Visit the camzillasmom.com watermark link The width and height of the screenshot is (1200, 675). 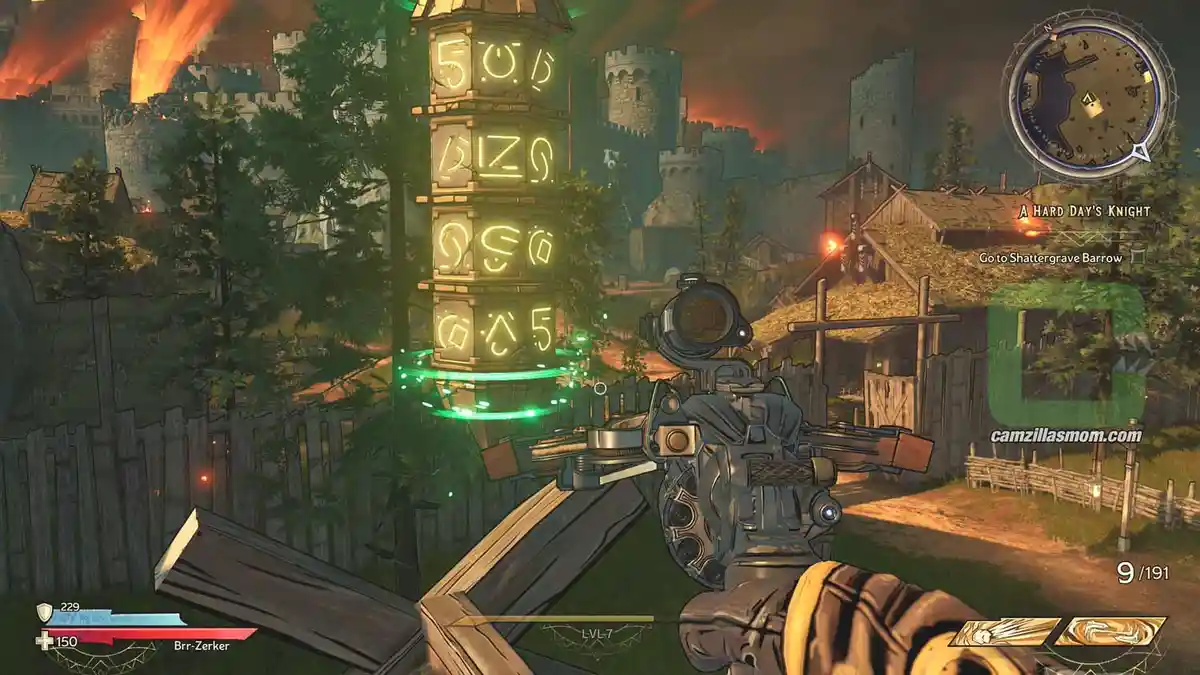tap(1066, 435)
